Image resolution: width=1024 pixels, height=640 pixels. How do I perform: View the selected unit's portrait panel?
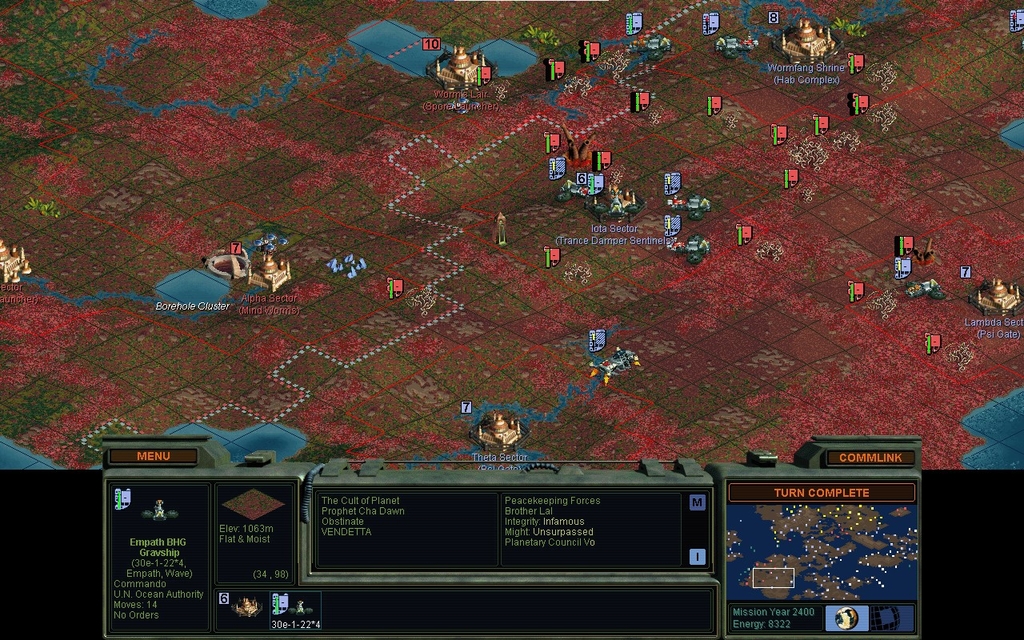(159, 512)
